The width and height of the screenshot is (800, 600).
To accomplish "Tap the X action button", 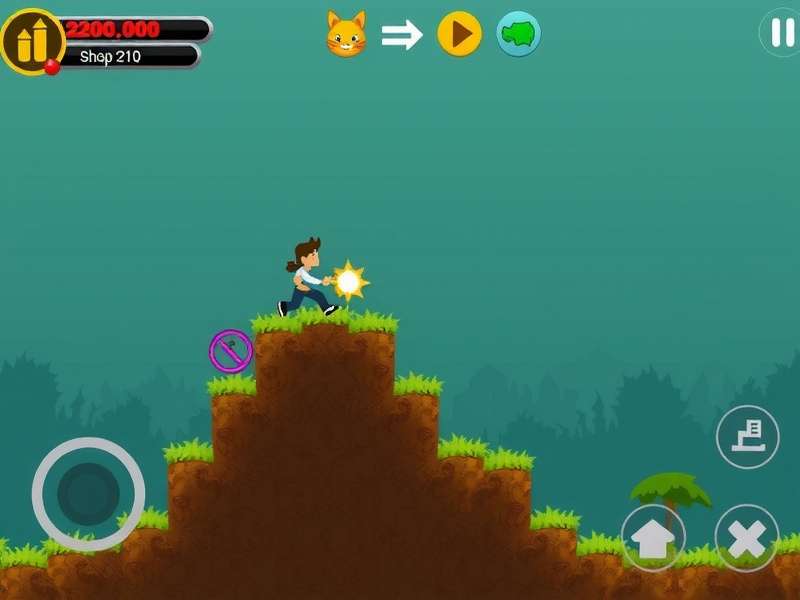I will pos(746,538).
